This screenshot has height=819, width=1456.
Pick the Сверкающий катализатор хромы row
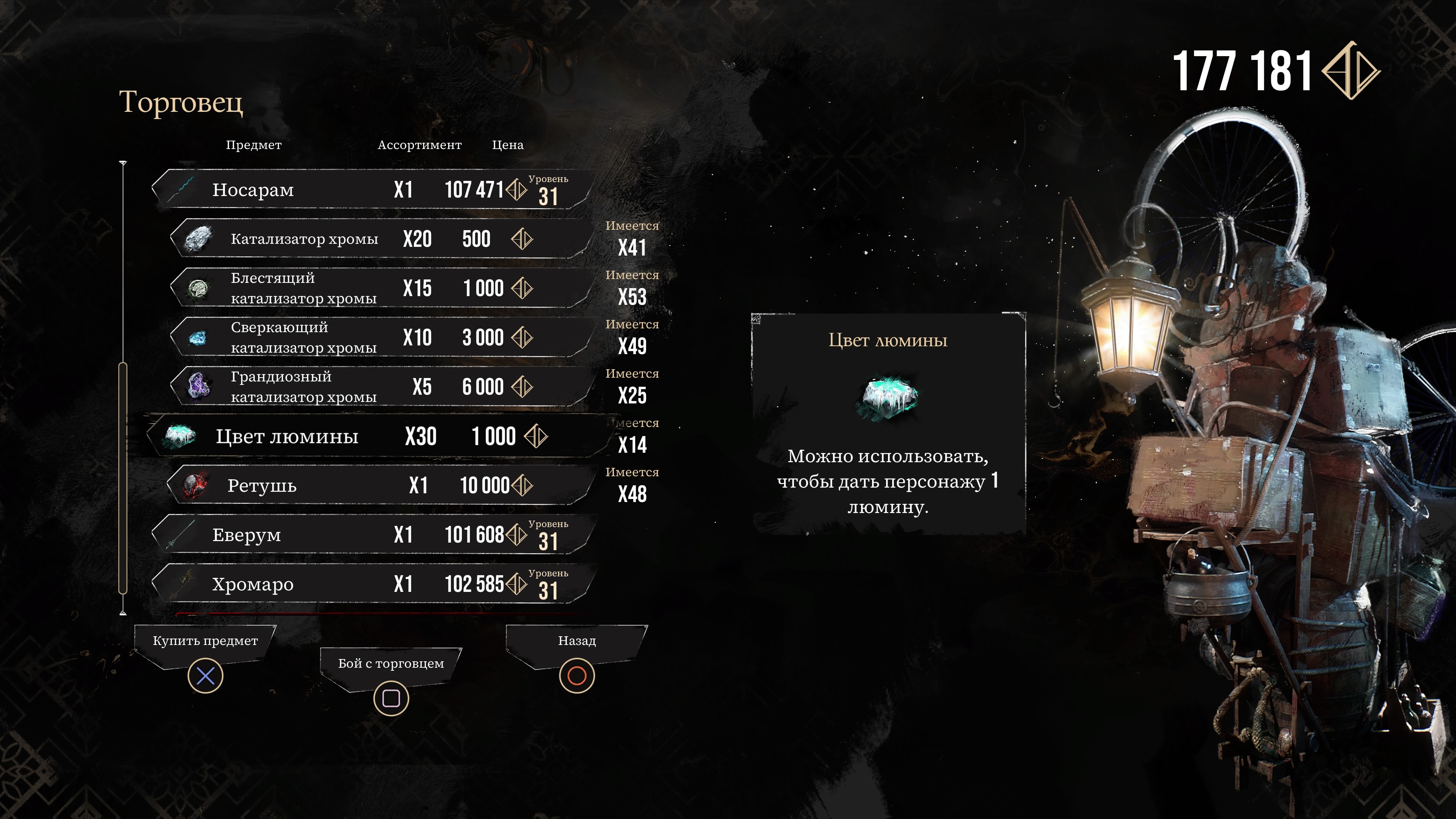point(379,337)
